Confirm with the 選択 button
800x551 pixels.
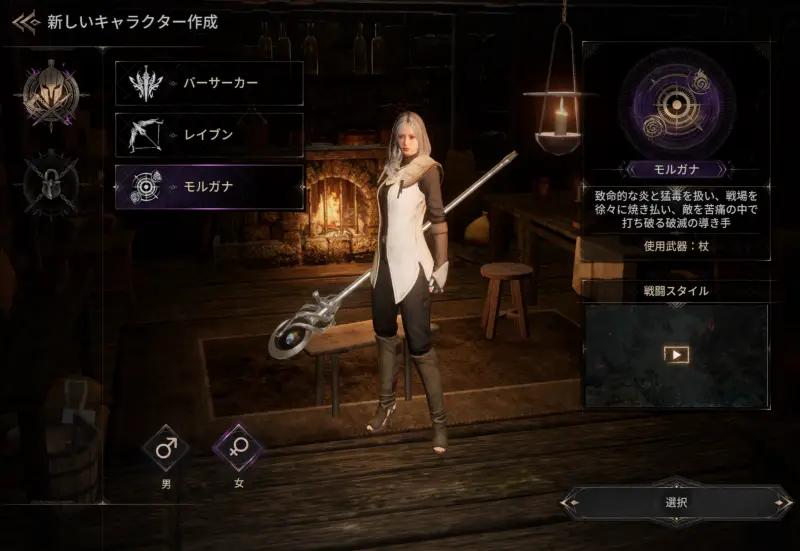[676, 503]
